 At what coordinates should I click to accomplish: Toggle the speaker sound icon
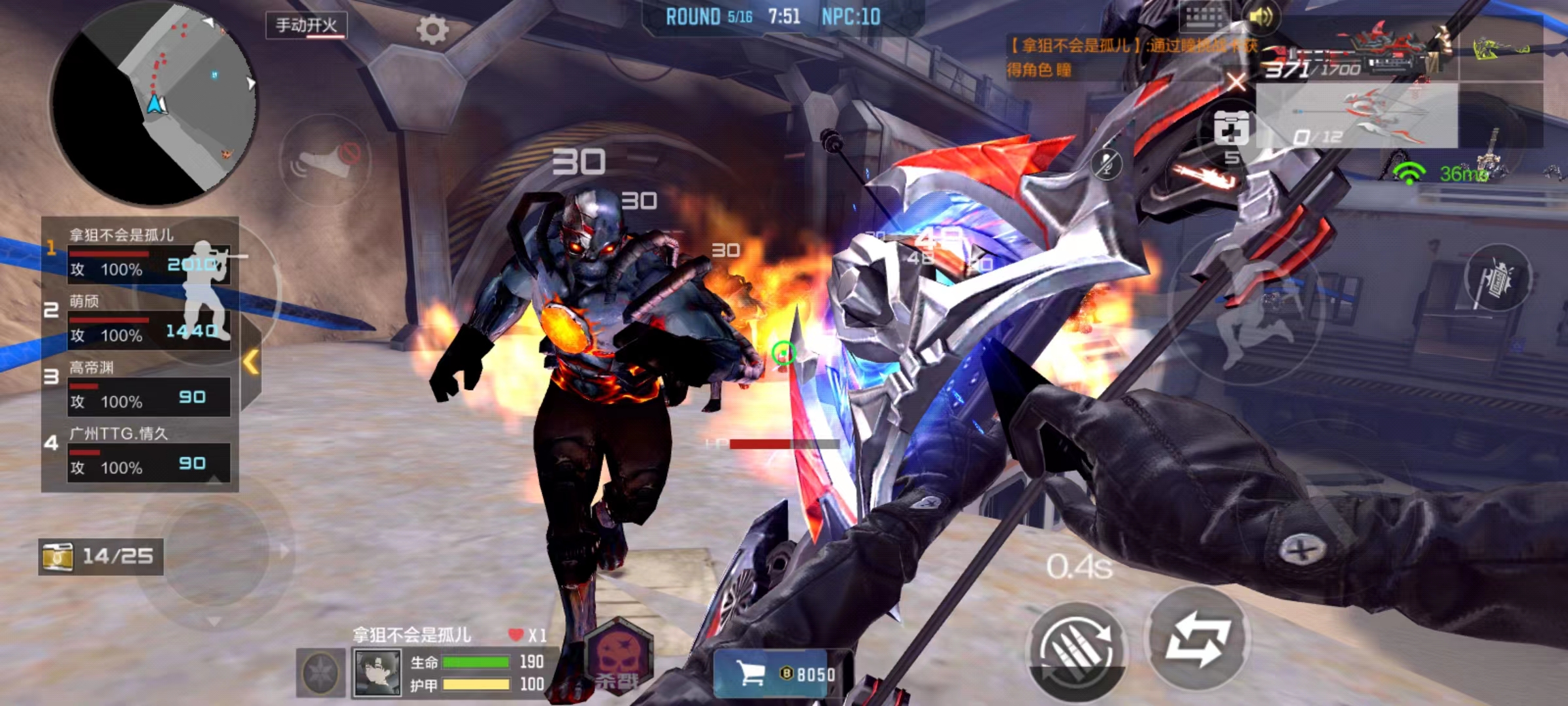pyautogui.click(x=1260, y=17)
